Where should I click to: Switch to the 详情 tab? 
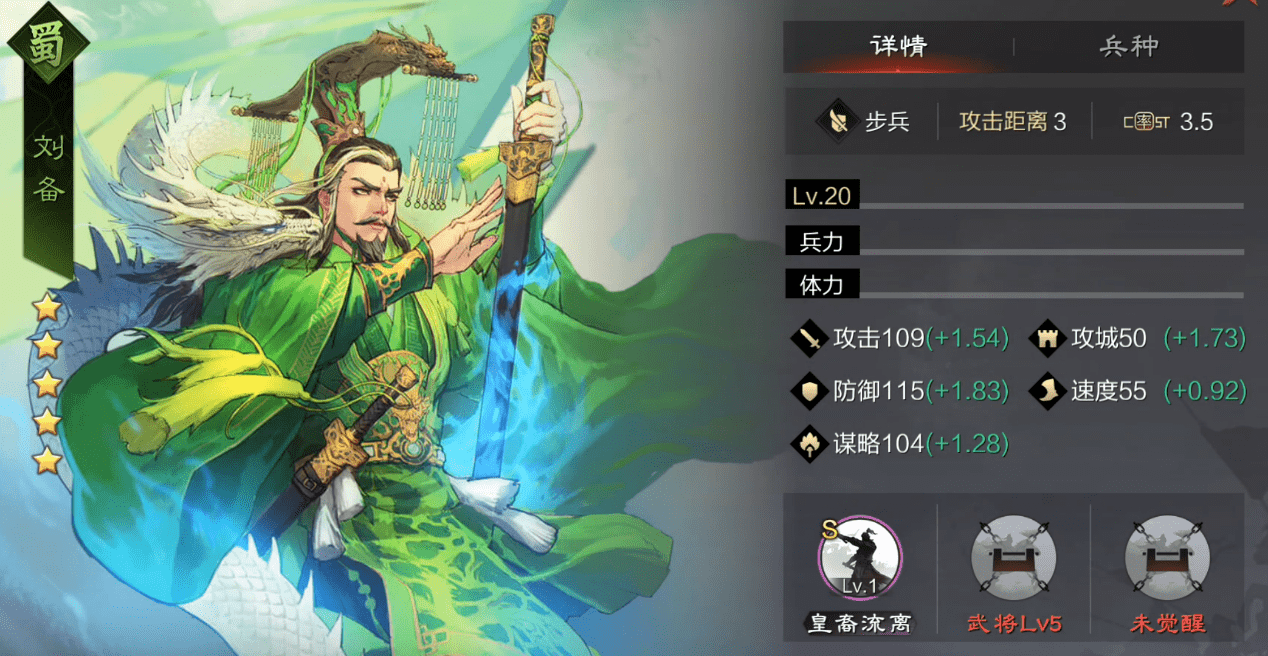click(898, 46)
